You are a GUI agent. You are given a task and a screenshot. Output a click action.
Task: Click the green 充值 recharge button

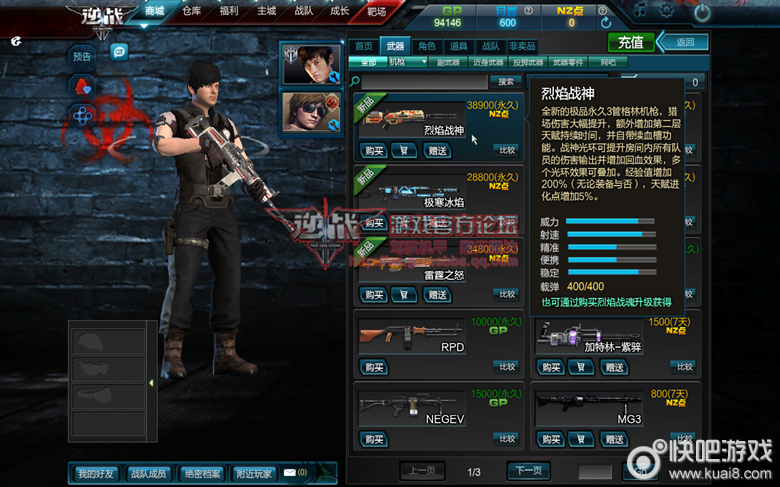coord(630,42)
